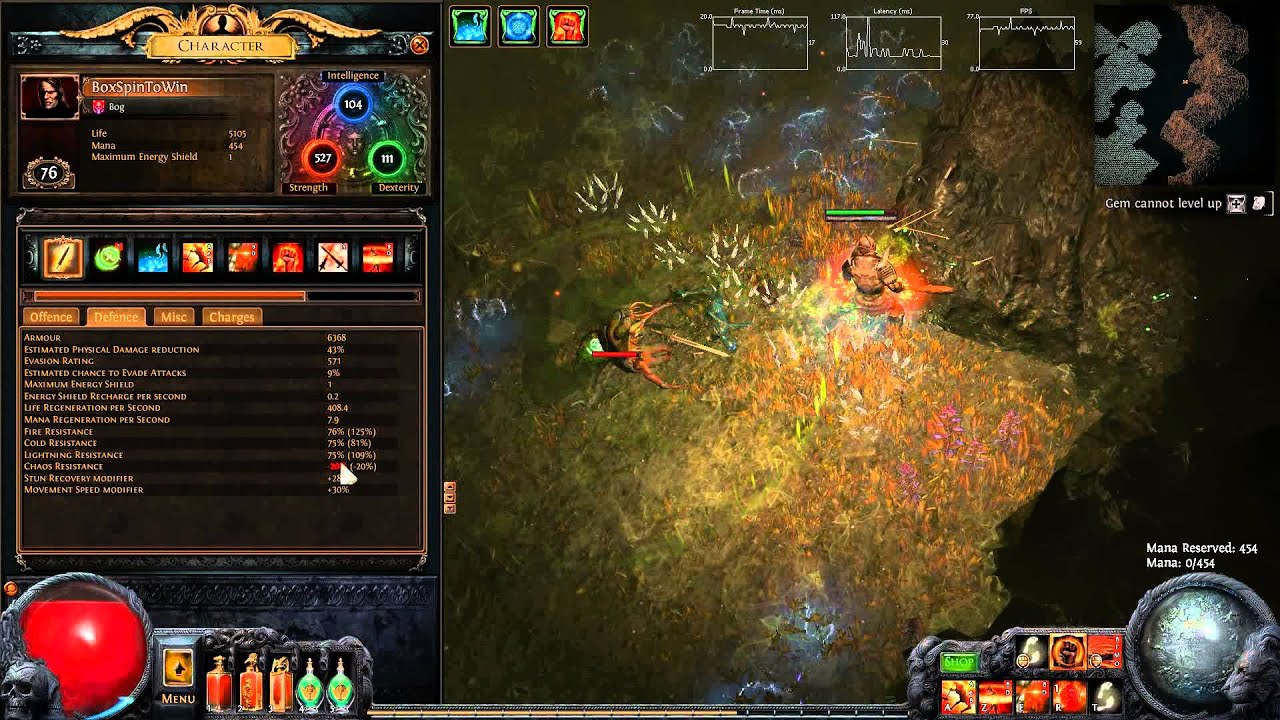This screenshot has height=720, width=1280.
Task: Open the Misc stats tab
Action: (174, 317)
